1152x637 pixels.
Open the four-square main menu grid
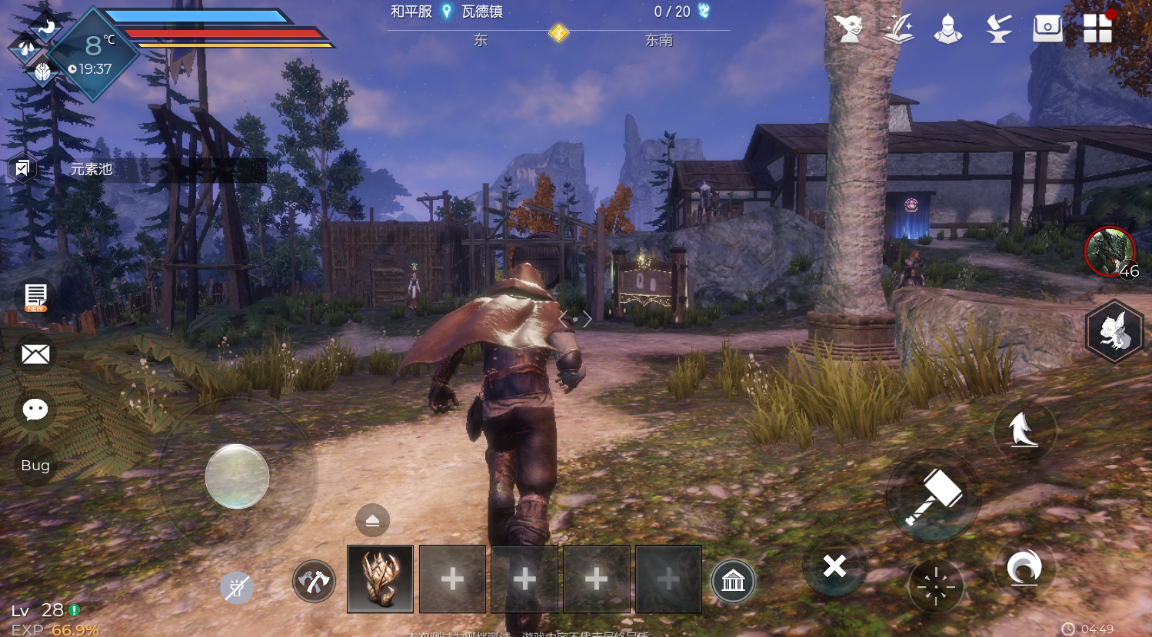(x=1098, y=27)
